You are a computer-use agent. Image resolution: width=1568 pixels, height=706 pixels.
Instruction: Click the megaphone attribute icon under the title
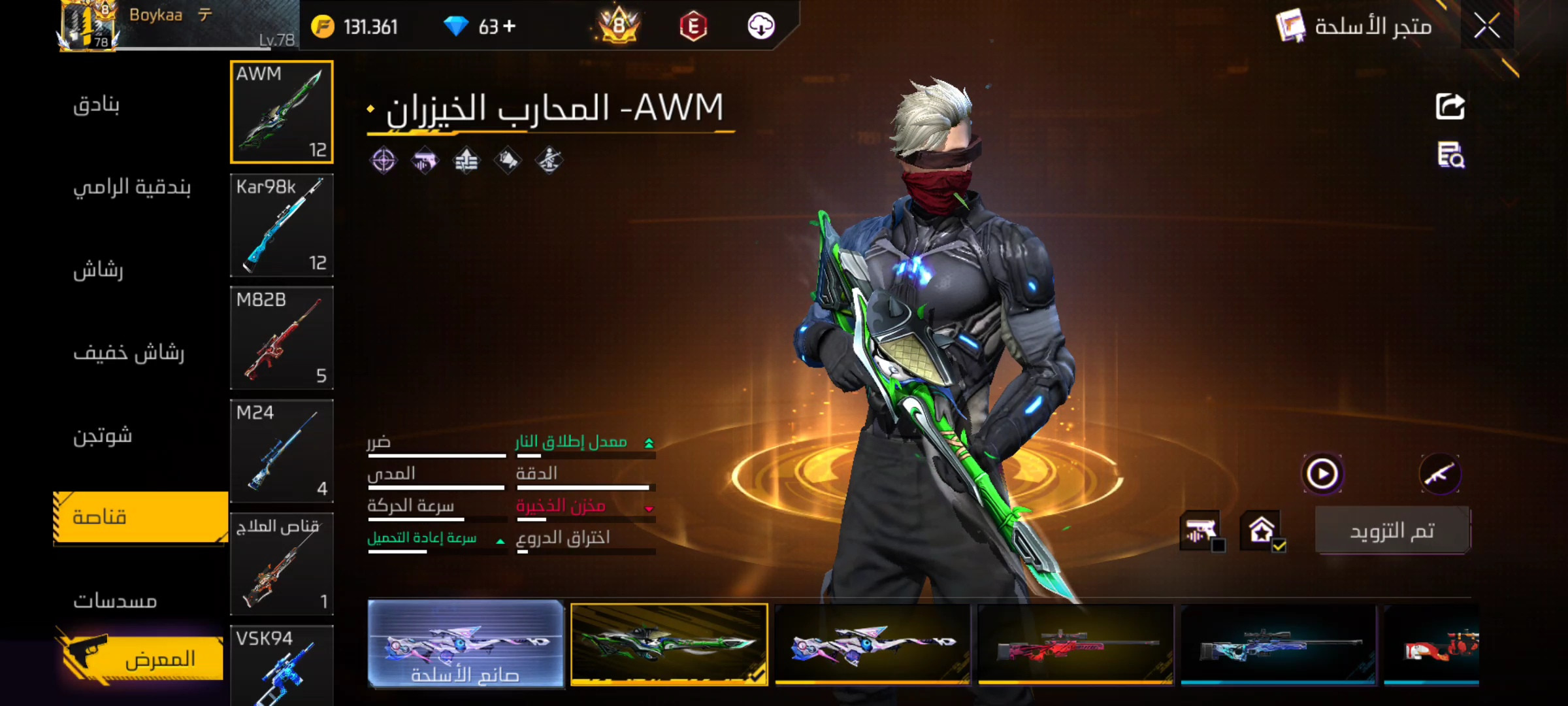pos(508,161)
